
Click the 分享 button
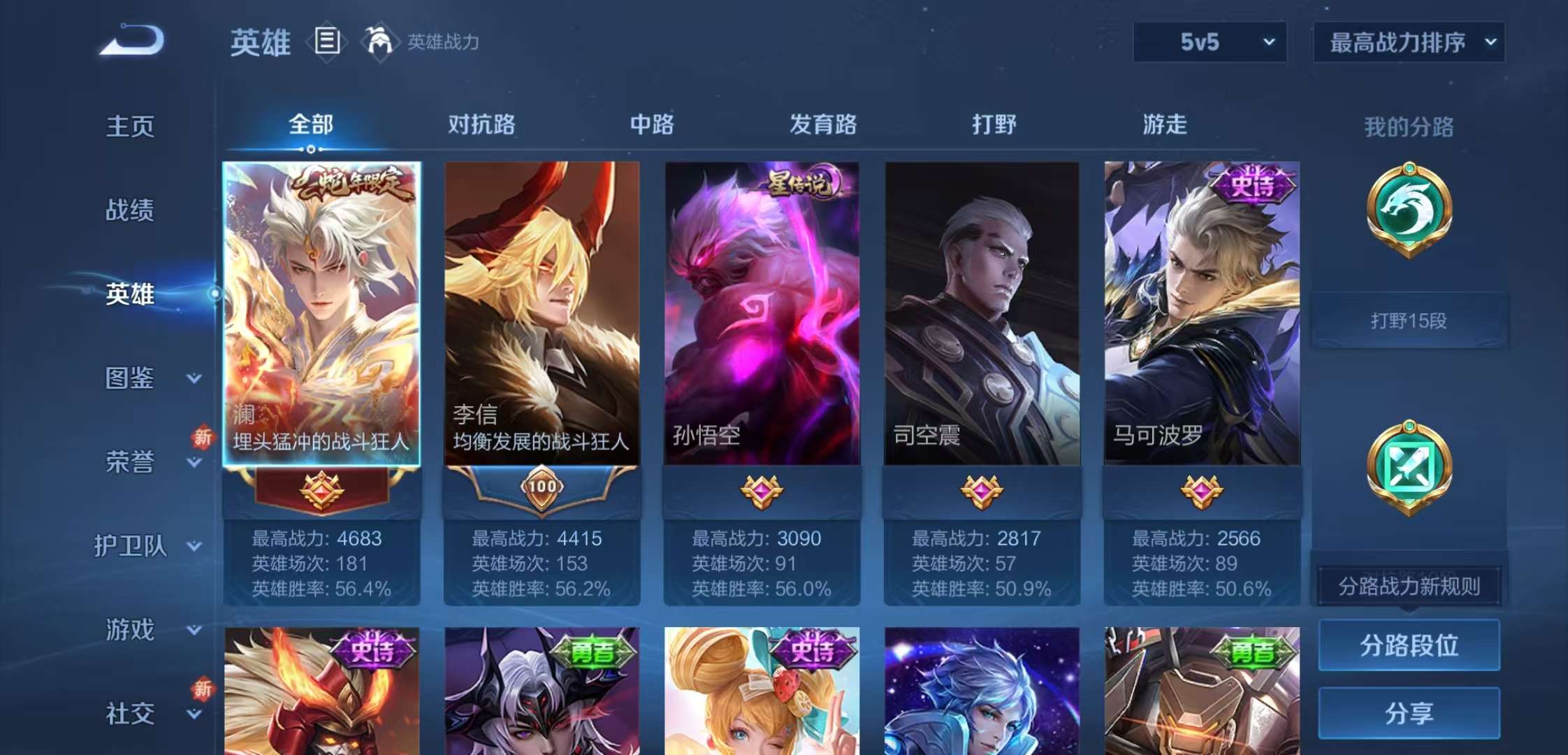point(1409,713)
